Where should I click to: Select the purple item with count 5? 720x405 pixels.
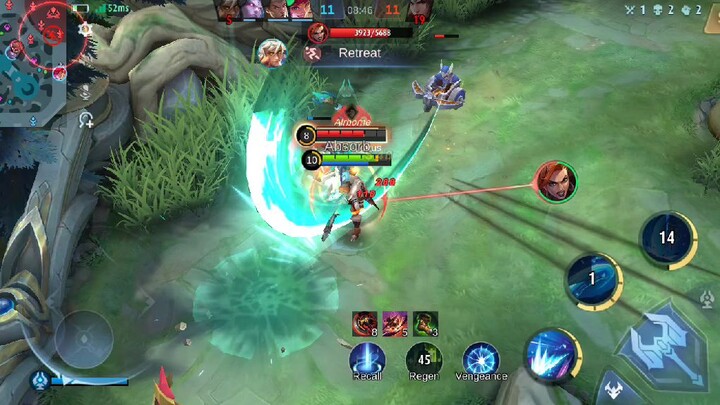coord(394,322)
